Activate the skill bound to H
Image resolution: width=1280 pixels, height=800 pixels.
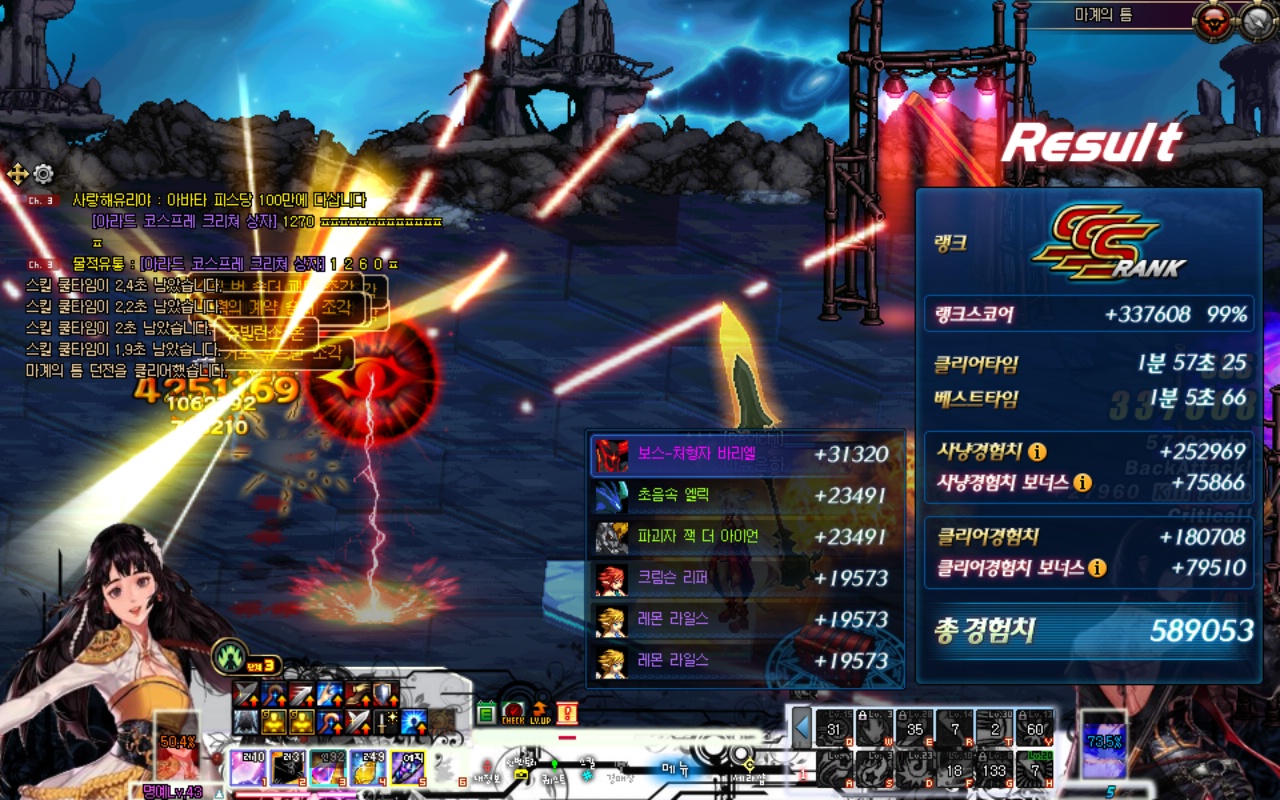(1035, 770)
